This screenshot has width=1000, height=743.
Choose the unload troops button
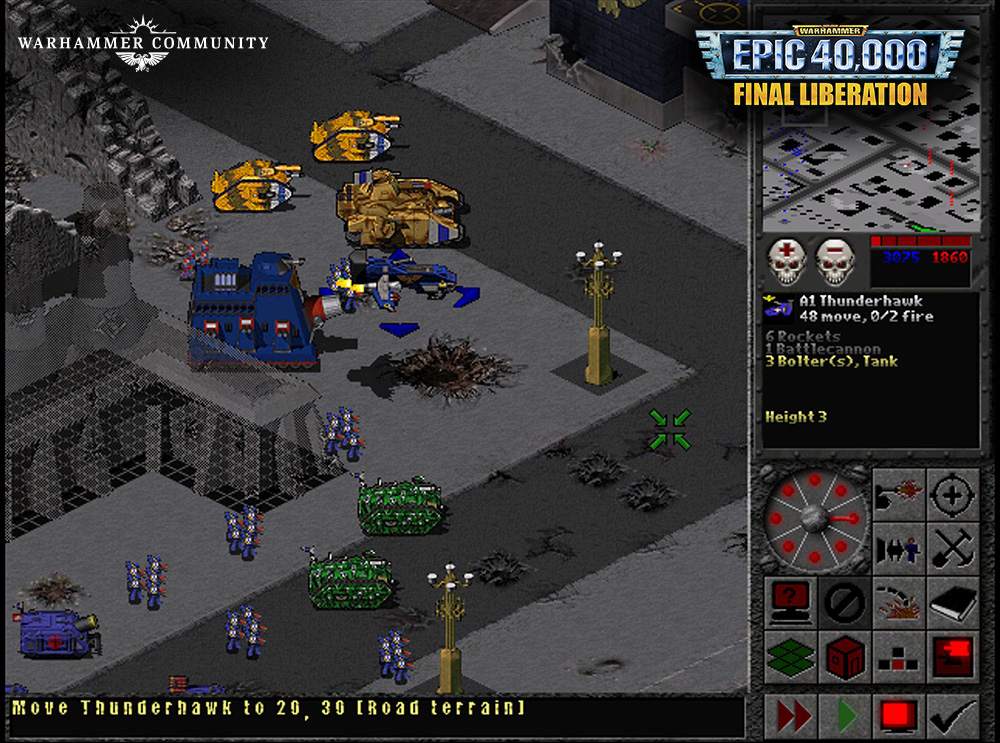898,548
